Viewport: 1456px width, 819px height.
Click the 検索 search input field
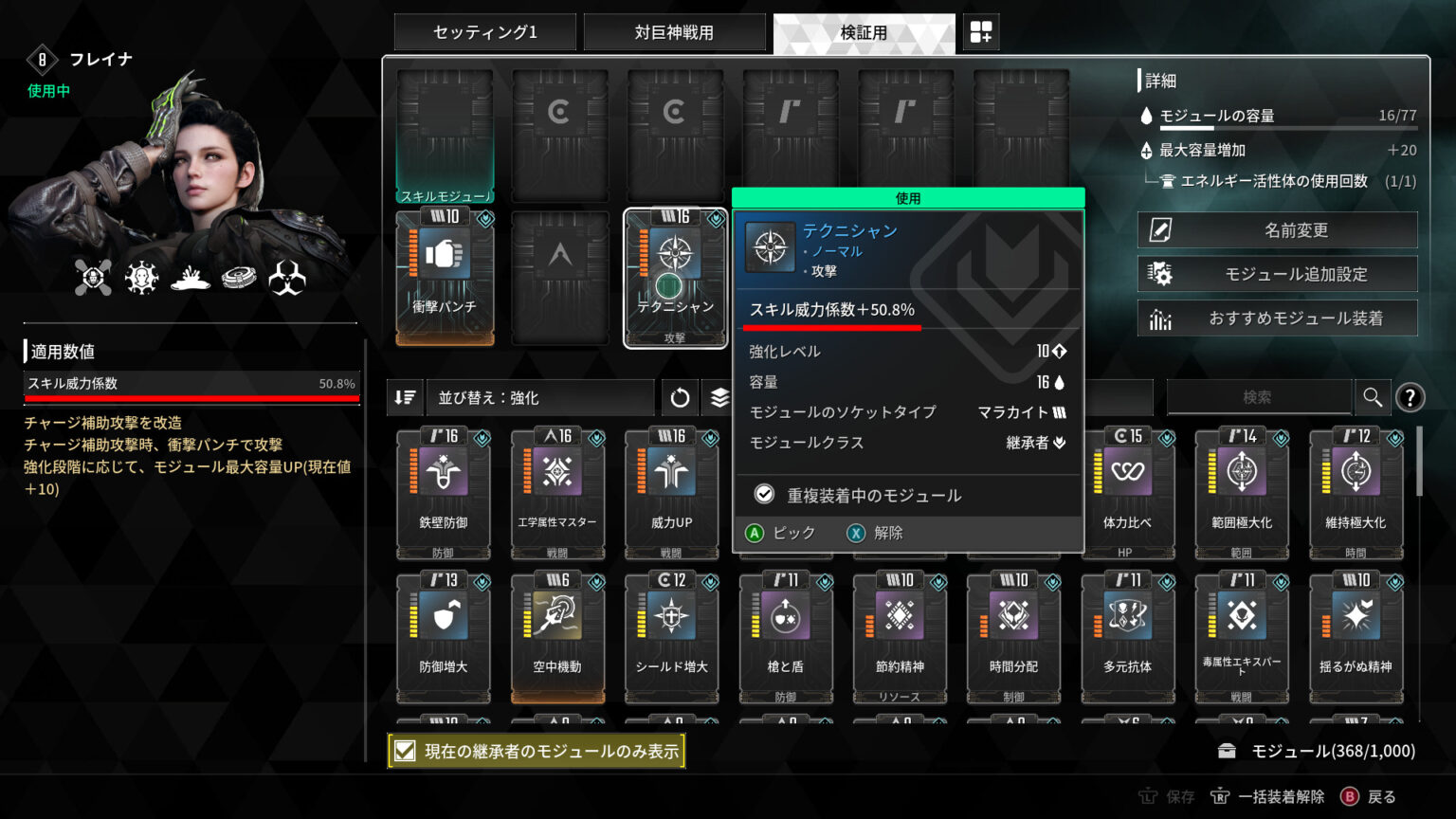(1261, 397)
